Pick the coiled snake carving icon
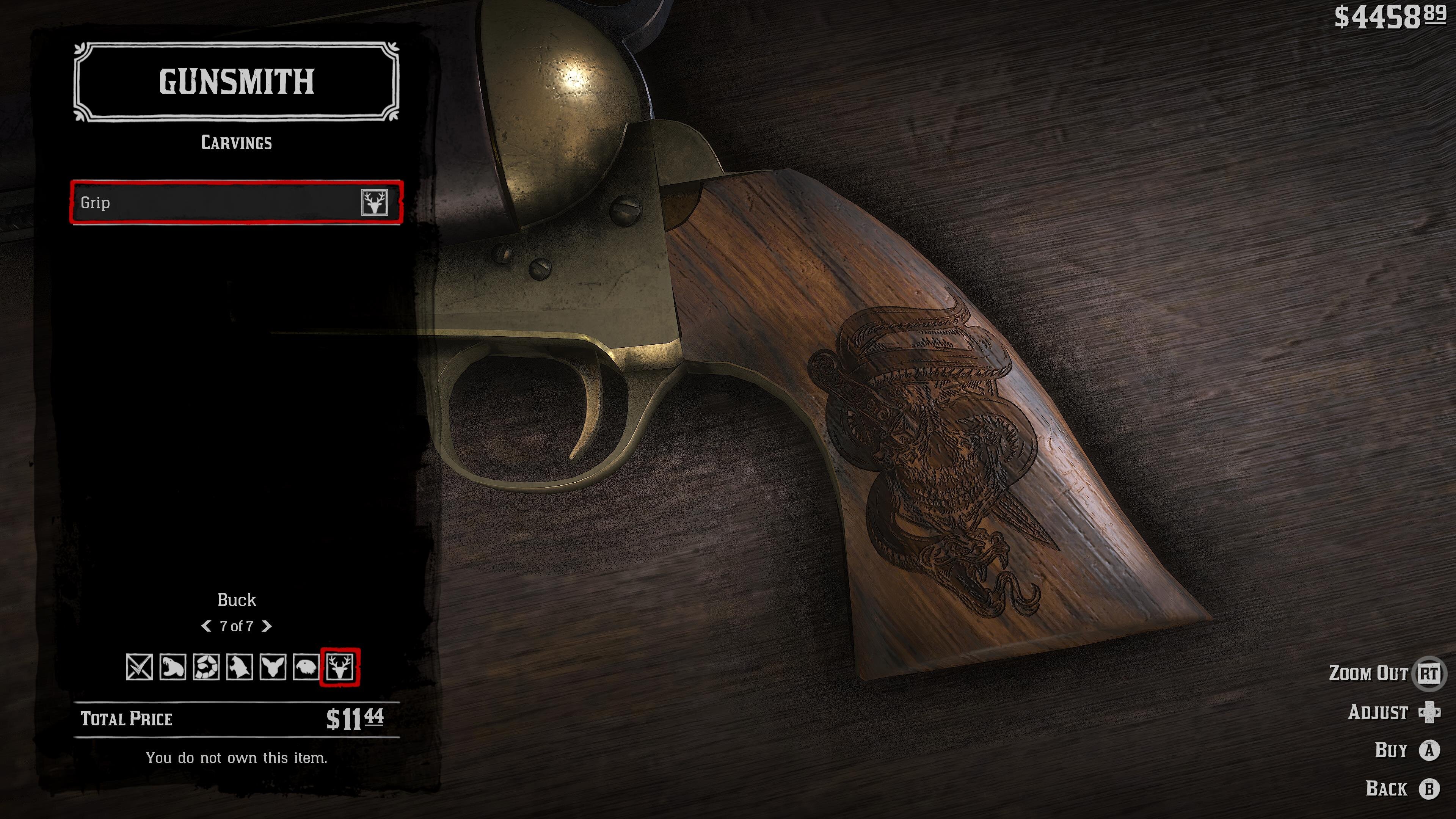Screen dimensions: 1456x819 pos(206,667)
